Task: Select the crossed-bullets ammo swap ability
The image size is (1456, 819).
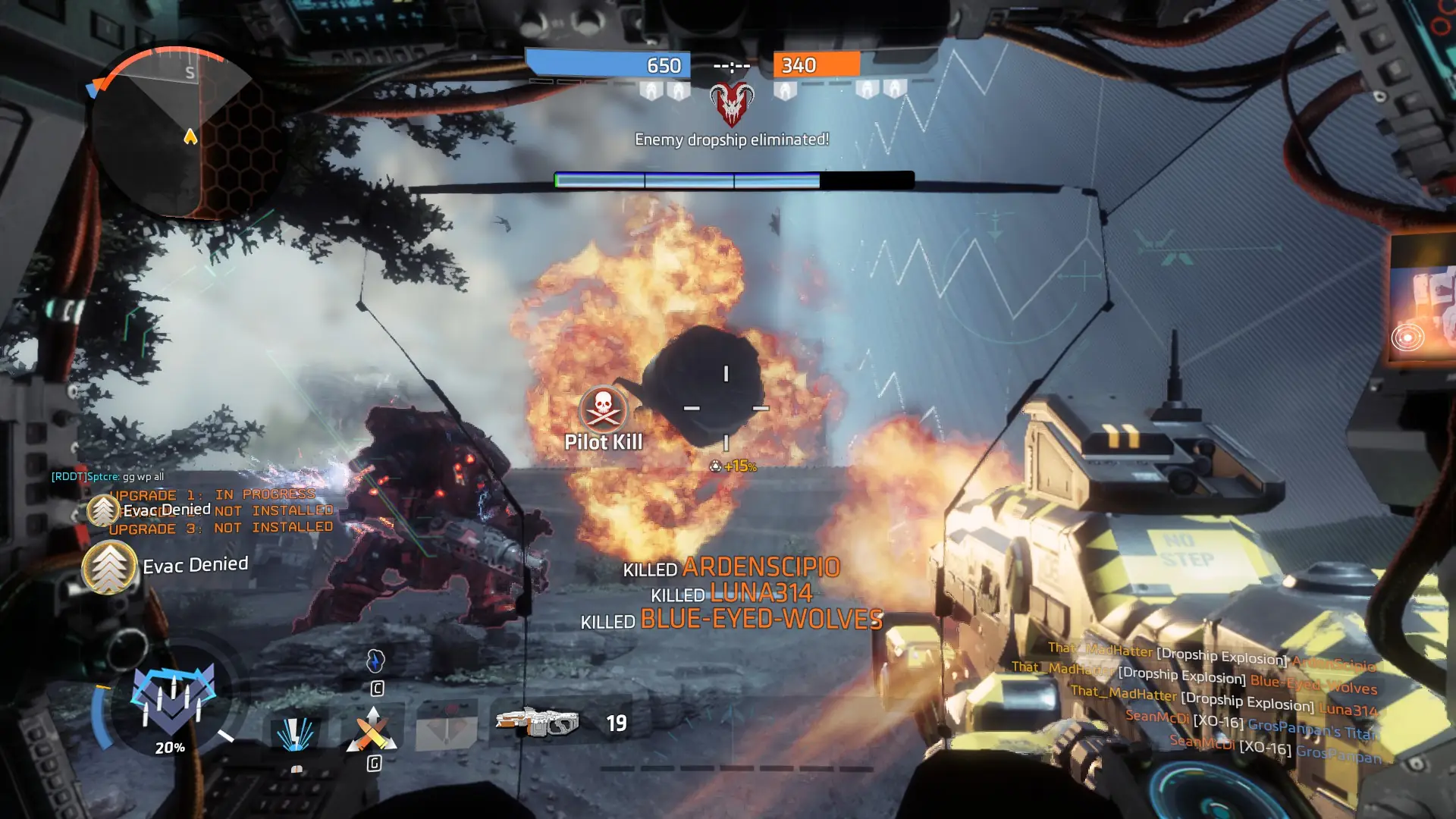Action: [x=372, y=730]
